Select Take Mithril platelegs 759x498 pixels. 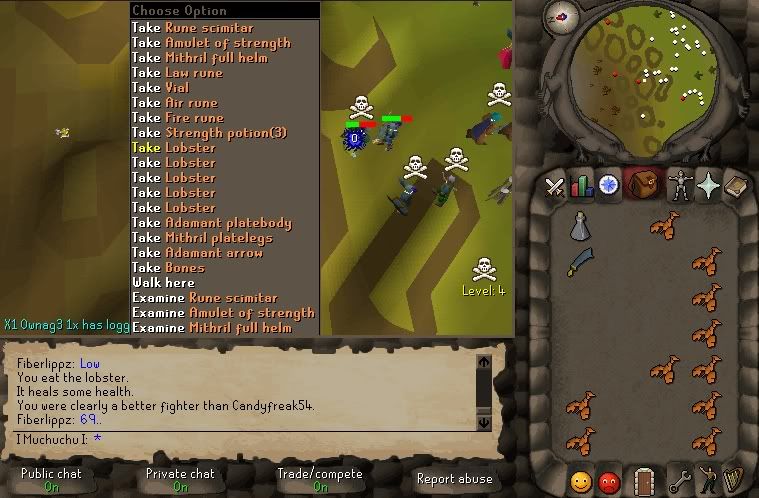click(x=208, y=238)
